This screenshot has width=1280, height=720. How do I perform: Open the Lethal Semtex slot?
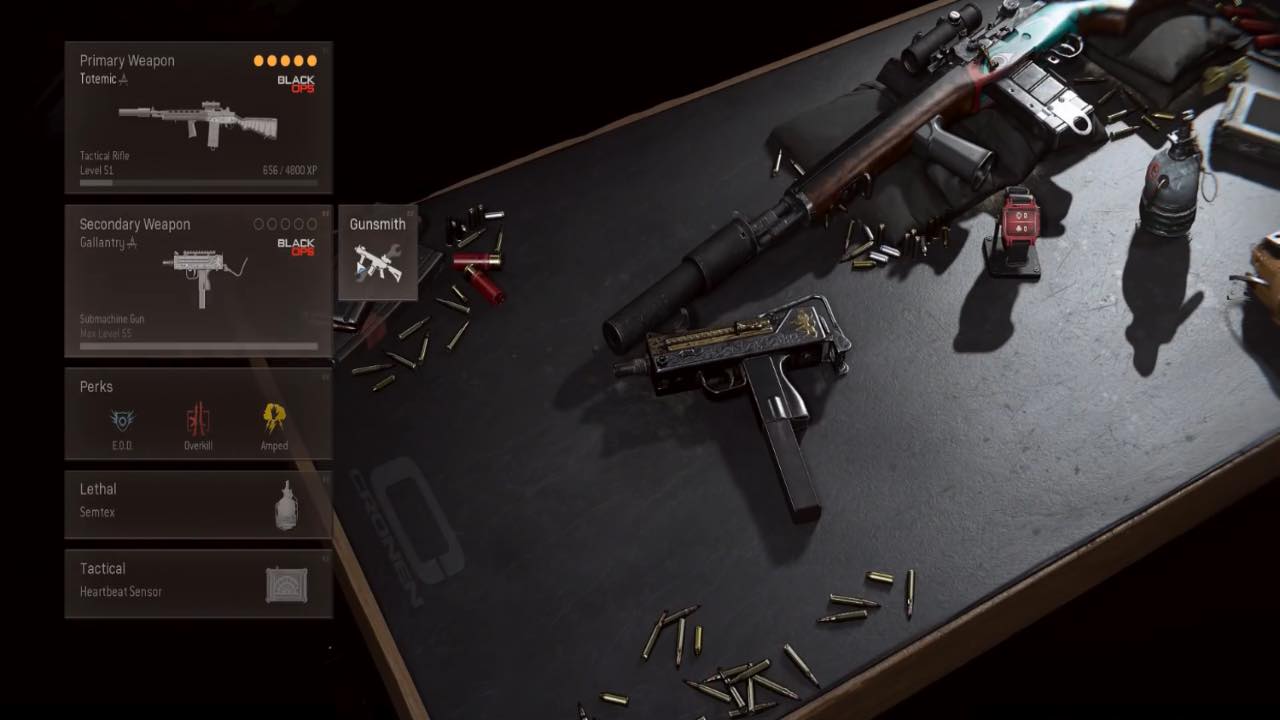pyautogui.click(x=198, y=504)
